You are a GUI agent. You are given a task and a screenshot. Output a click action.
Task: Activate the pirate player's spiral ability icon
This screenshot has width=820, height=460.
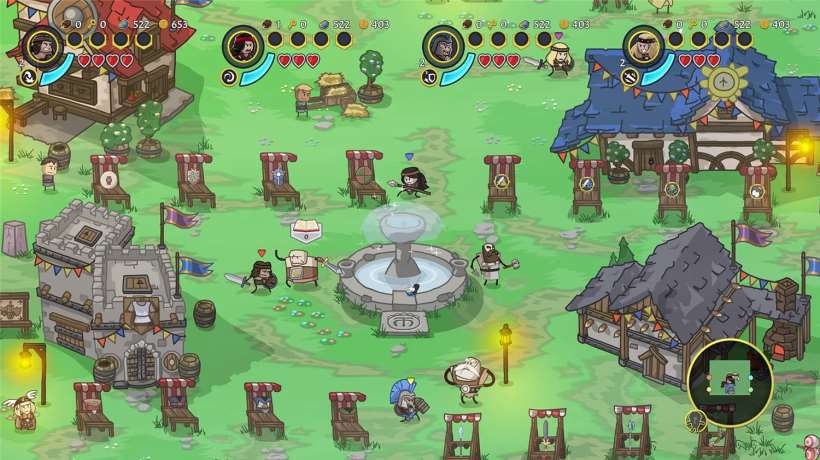point(228,75)
